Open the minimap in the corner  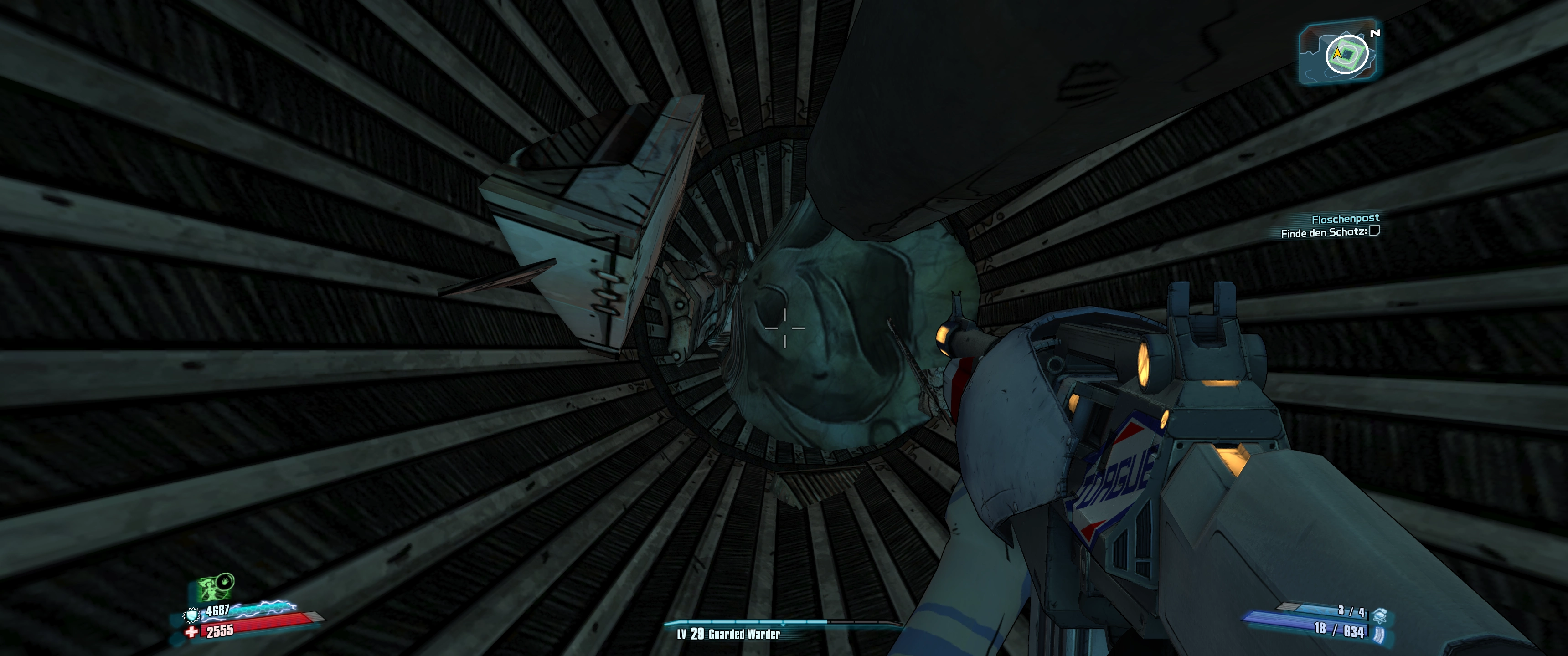point(1340,53)
